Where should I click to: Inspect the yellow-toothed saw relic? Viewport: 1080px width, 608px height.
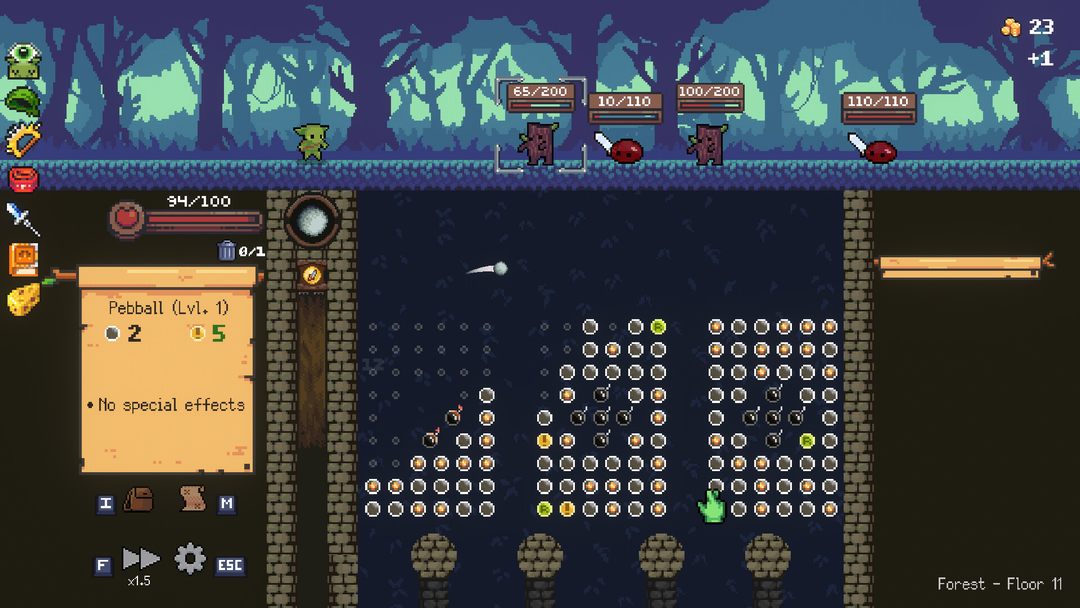point(23,140)
